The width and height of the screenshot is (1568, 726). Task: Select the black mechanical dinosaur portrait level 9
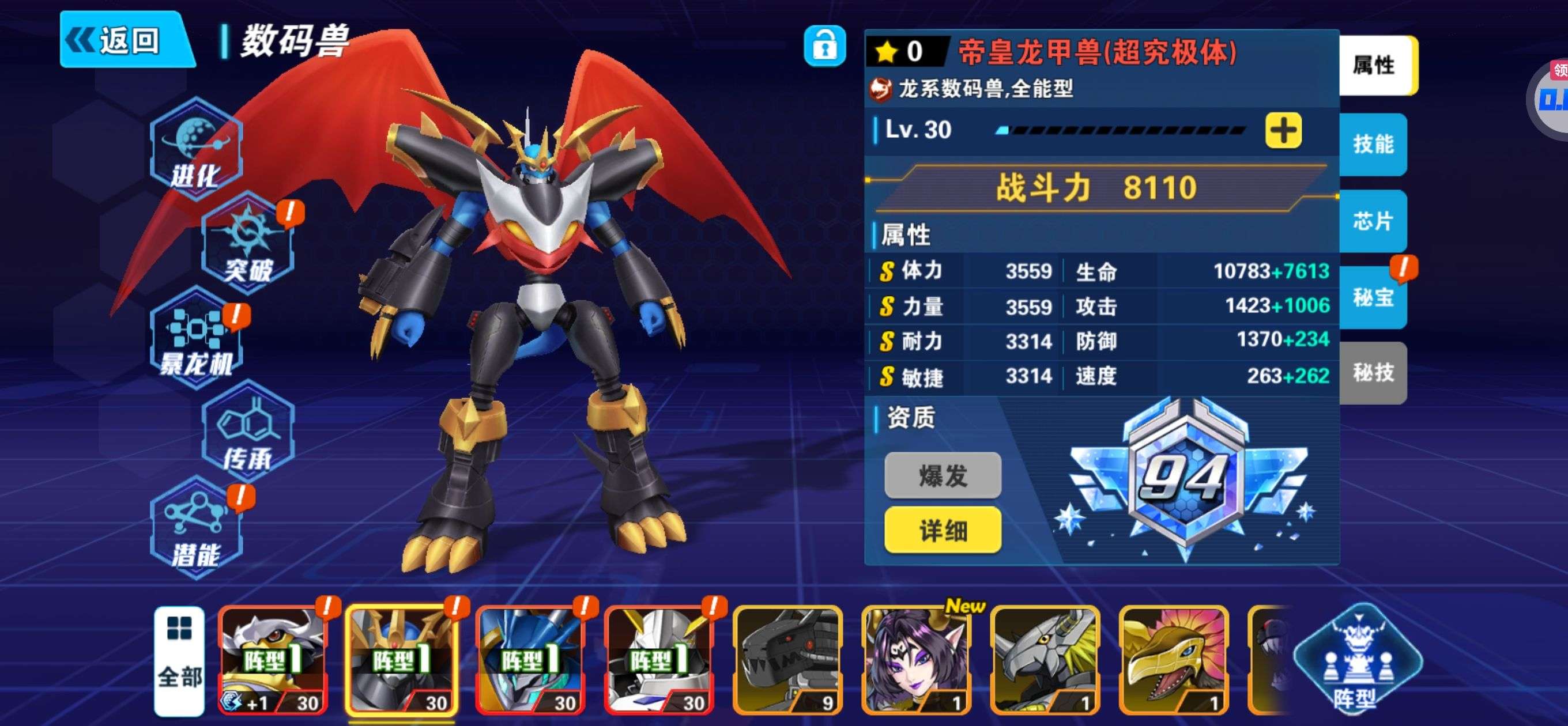tap(788, 660)
